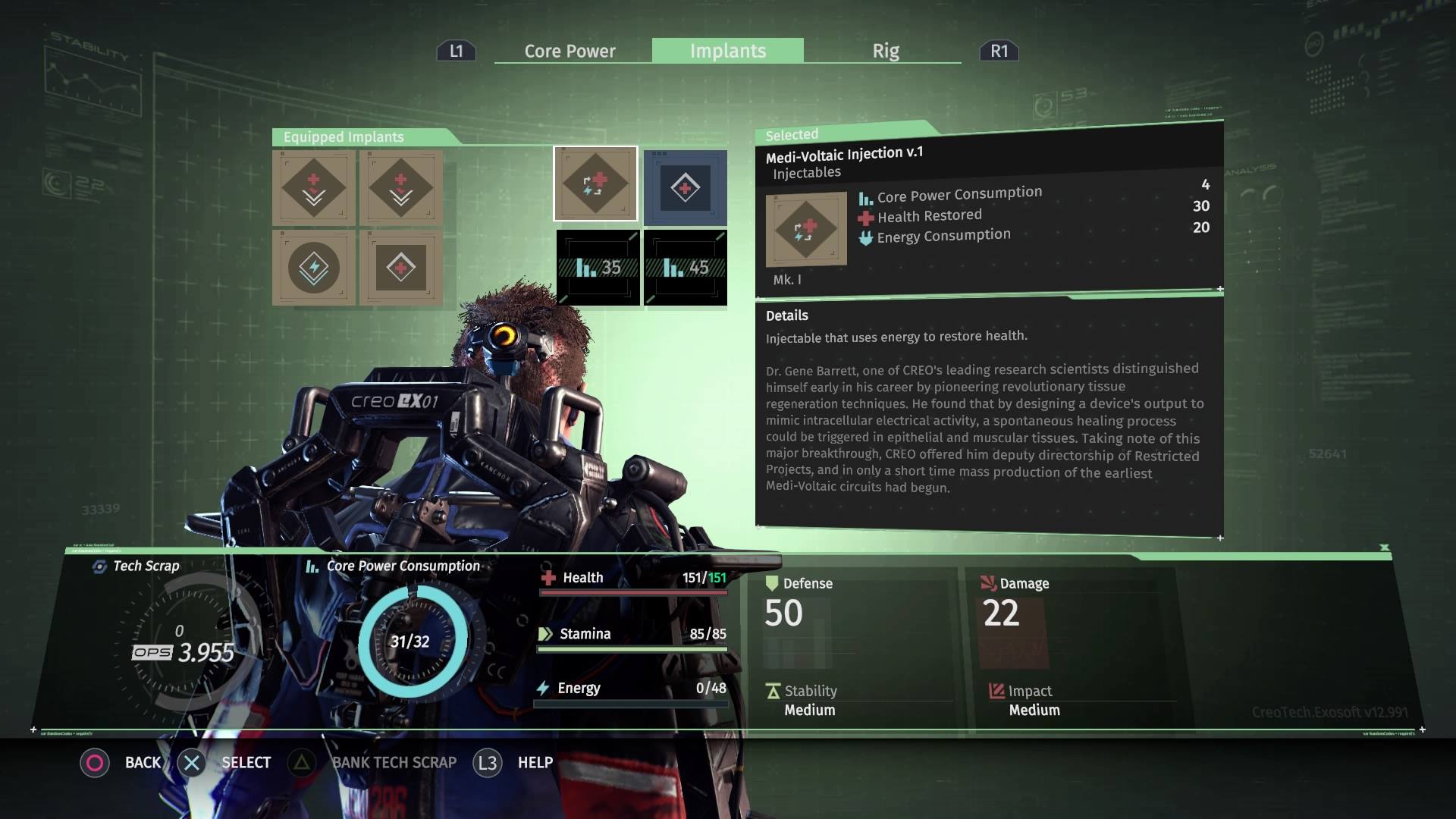The width and height of the screenshot is (1456, 819).
Task: Select the equipped lightning bolt implant
Action: pyautogui.click(x=314, y=268)
